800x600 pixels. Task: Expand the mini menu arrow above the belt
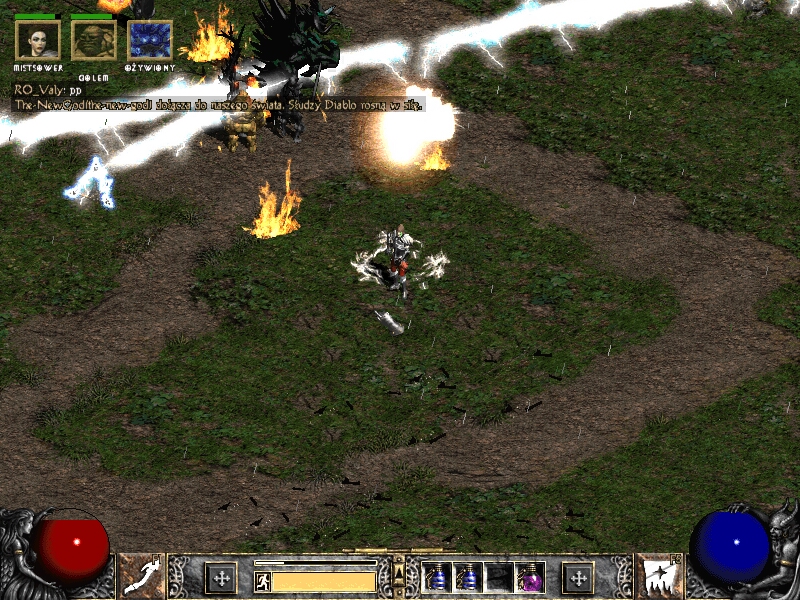[399, 571]
